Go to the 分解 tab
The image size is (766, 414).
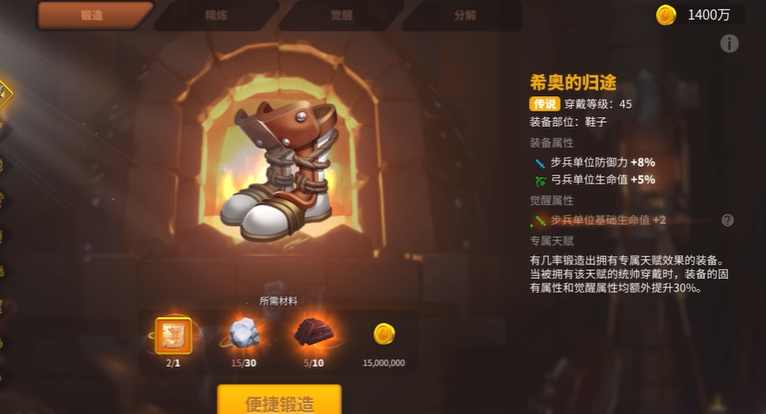click(464, 15)
